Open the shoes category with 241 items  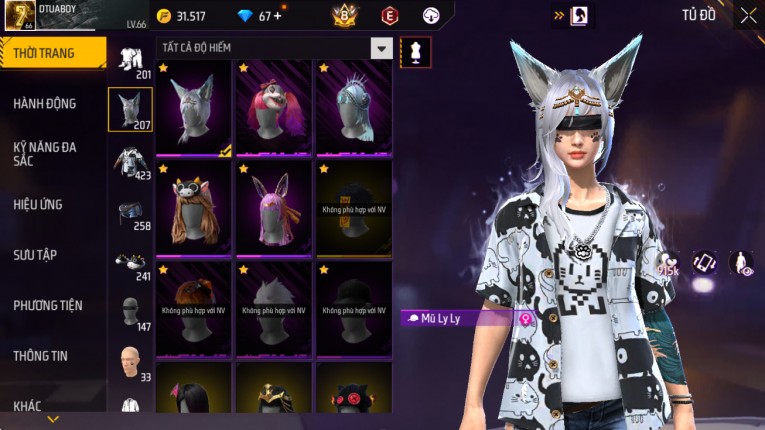[x=130, y=263]
